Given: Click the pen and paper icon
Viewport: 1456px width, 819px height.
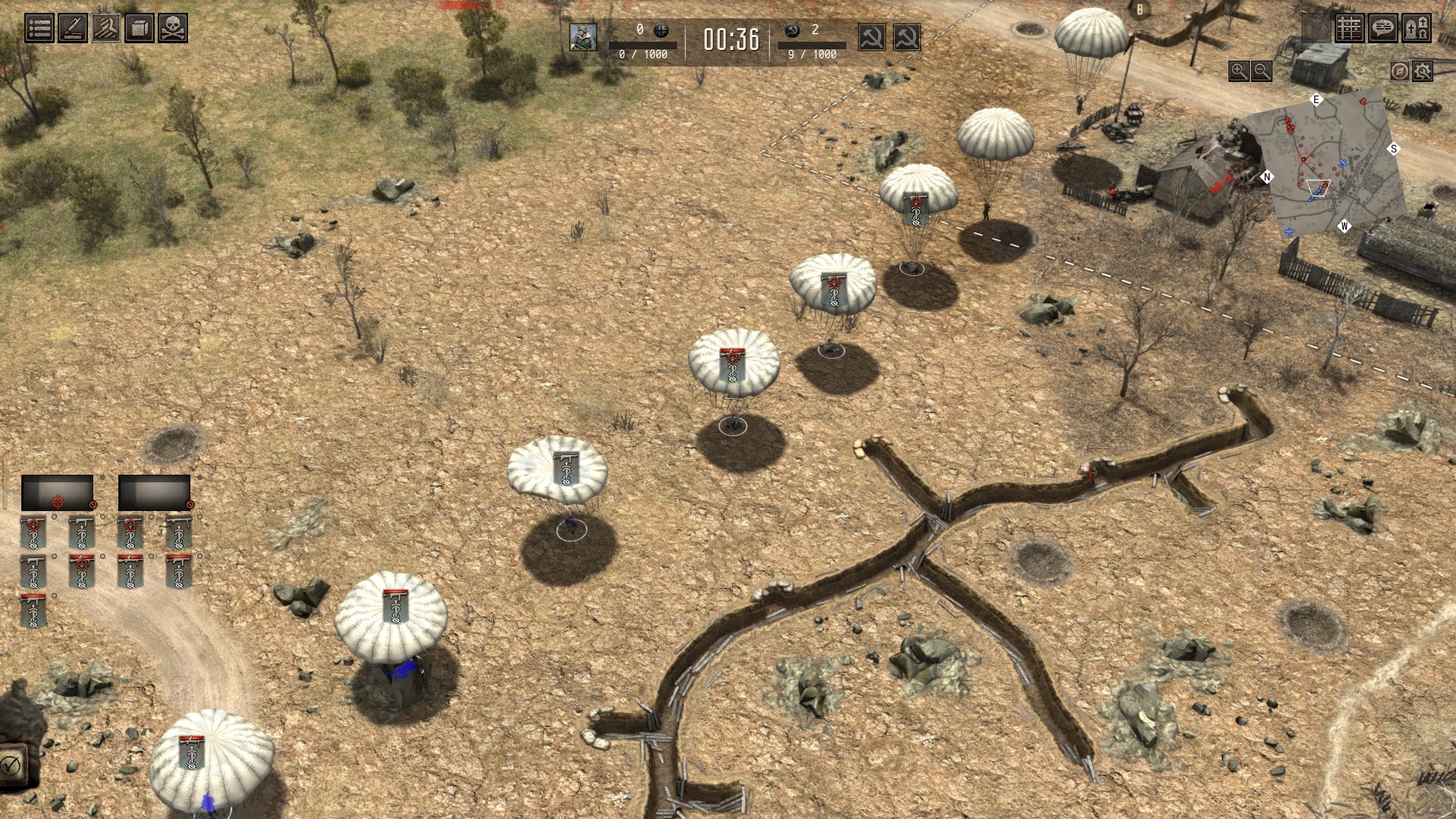Looking at the screenshot, I should [x=73, y=29].
